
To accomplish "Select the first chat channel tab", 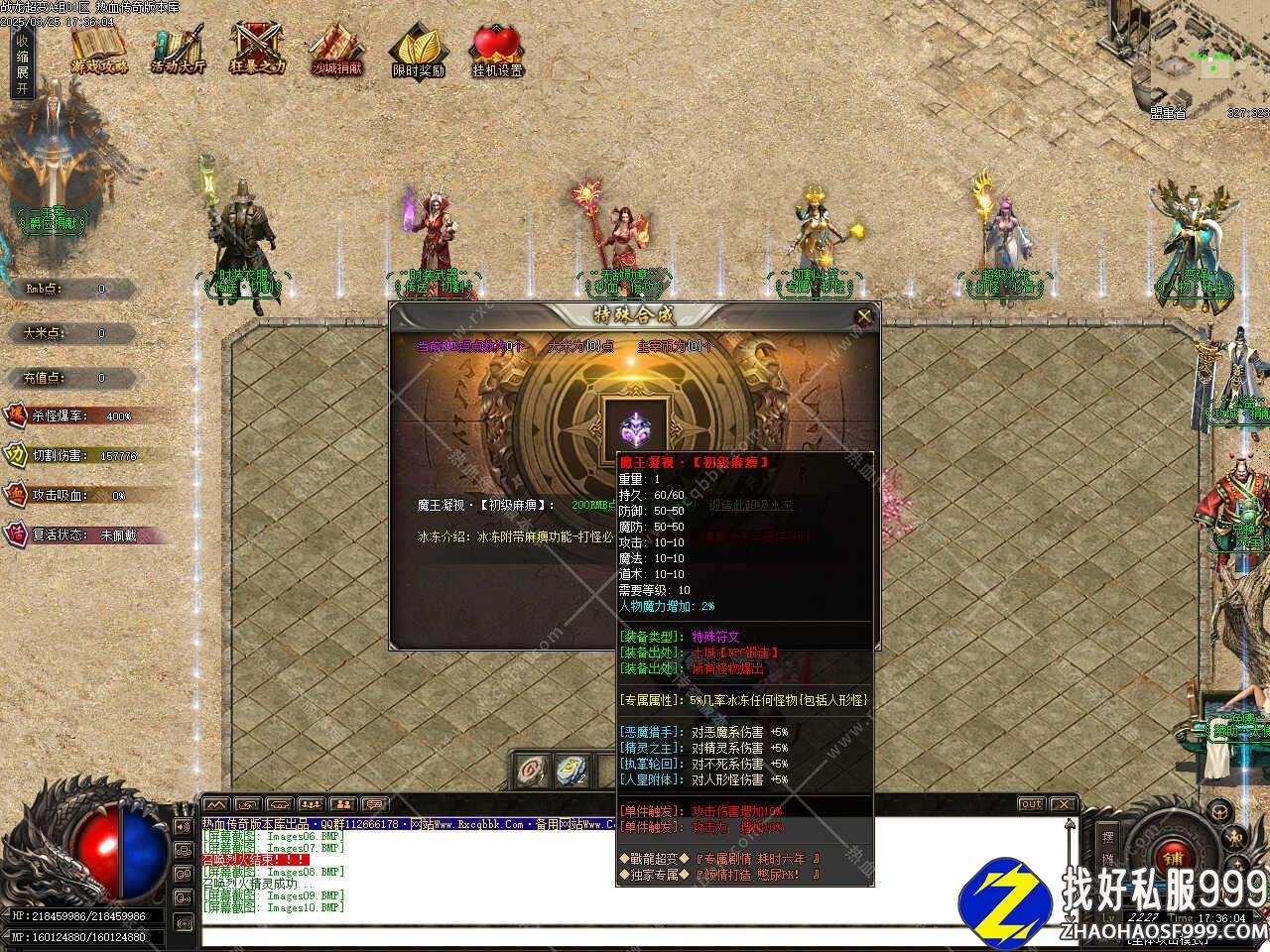I will (215, 804).
